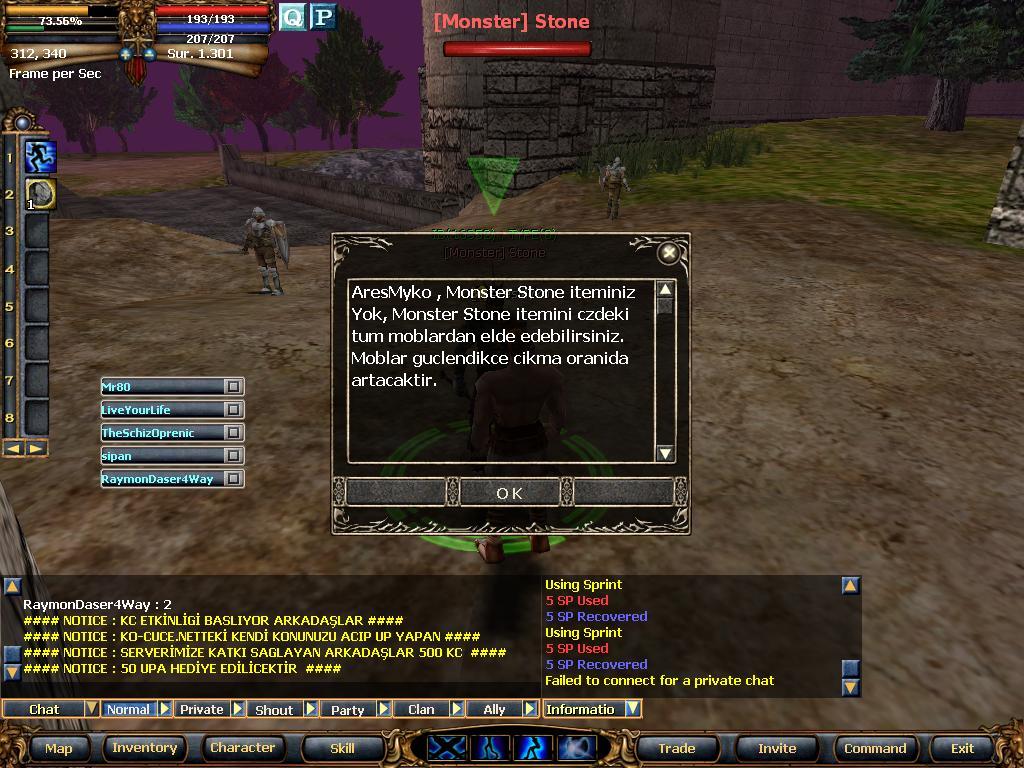Screen dimensions: 1024x768
Task: Close the Monster Stone dialog window
Action: tap(669, 253)
